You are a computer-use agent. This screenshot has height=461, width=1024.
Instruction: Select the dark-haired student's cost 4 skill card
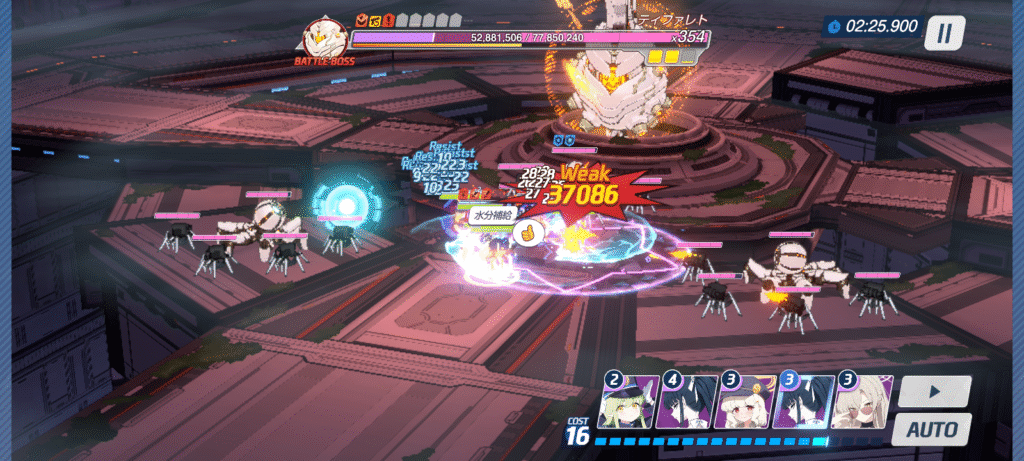click(x=685, y=402)
